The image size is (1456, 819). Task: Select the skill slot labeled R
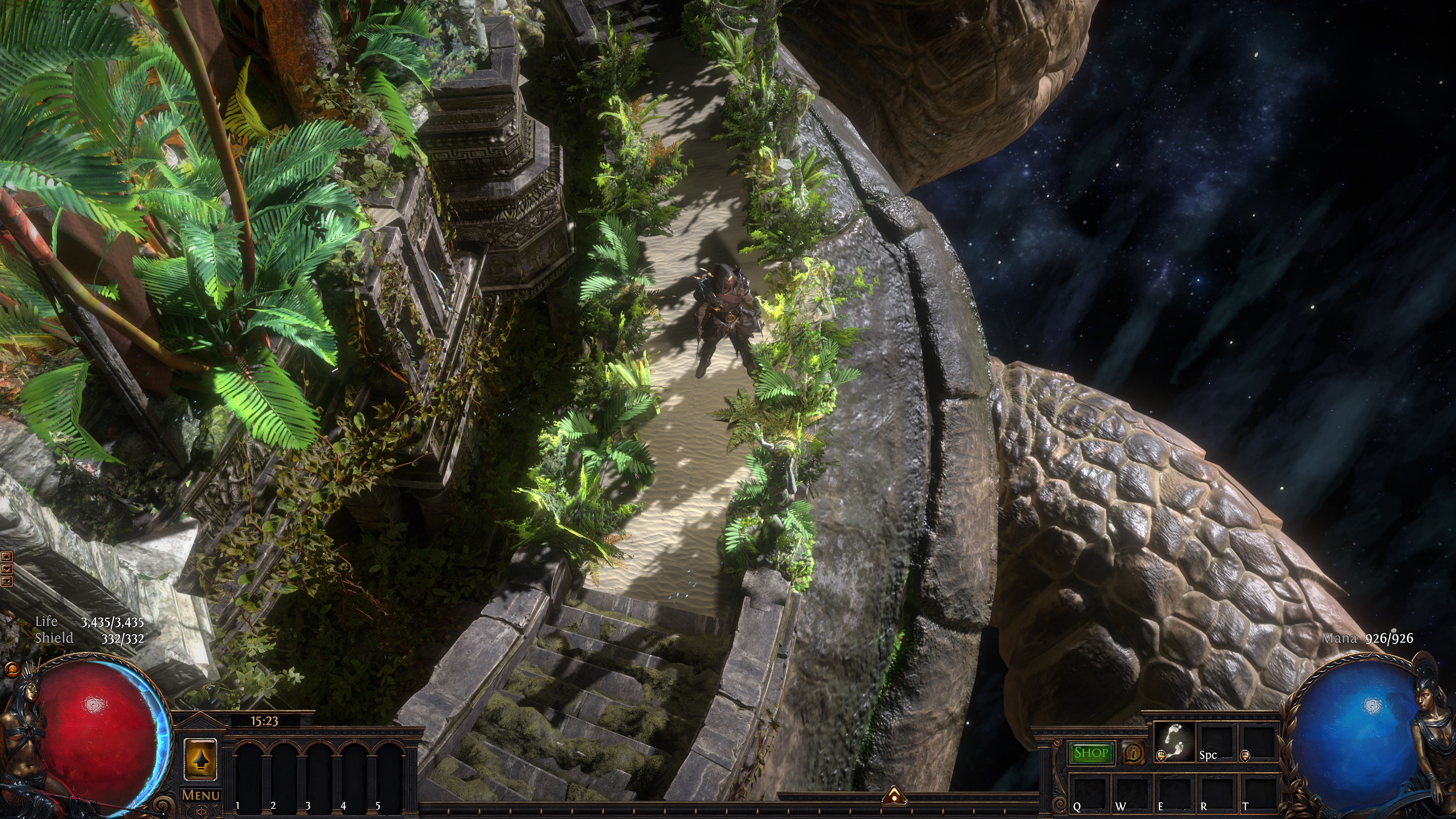point(1217,792)
